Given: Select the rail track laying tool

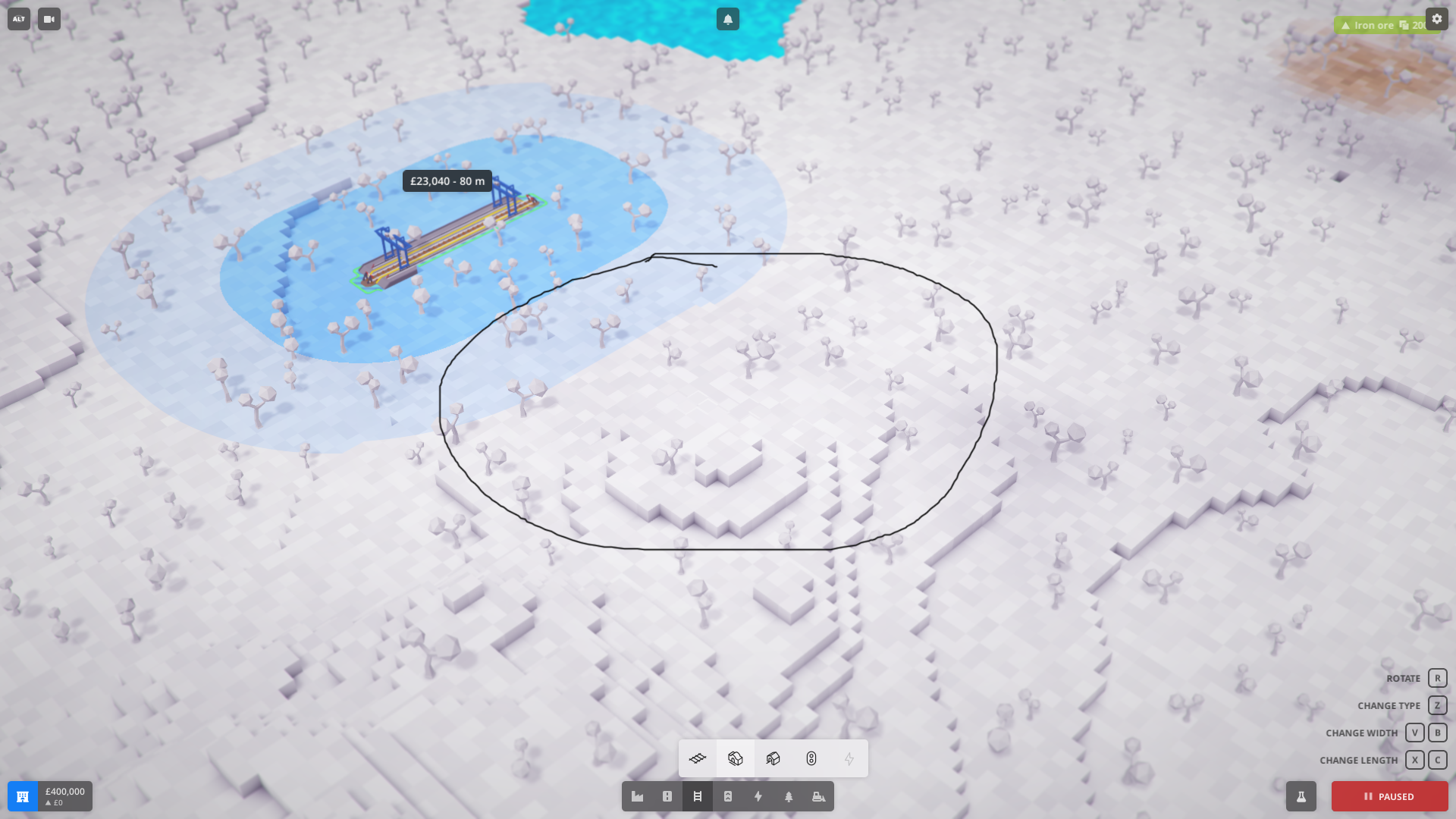Looking at the screenshot, I should (x=697, y=758).
